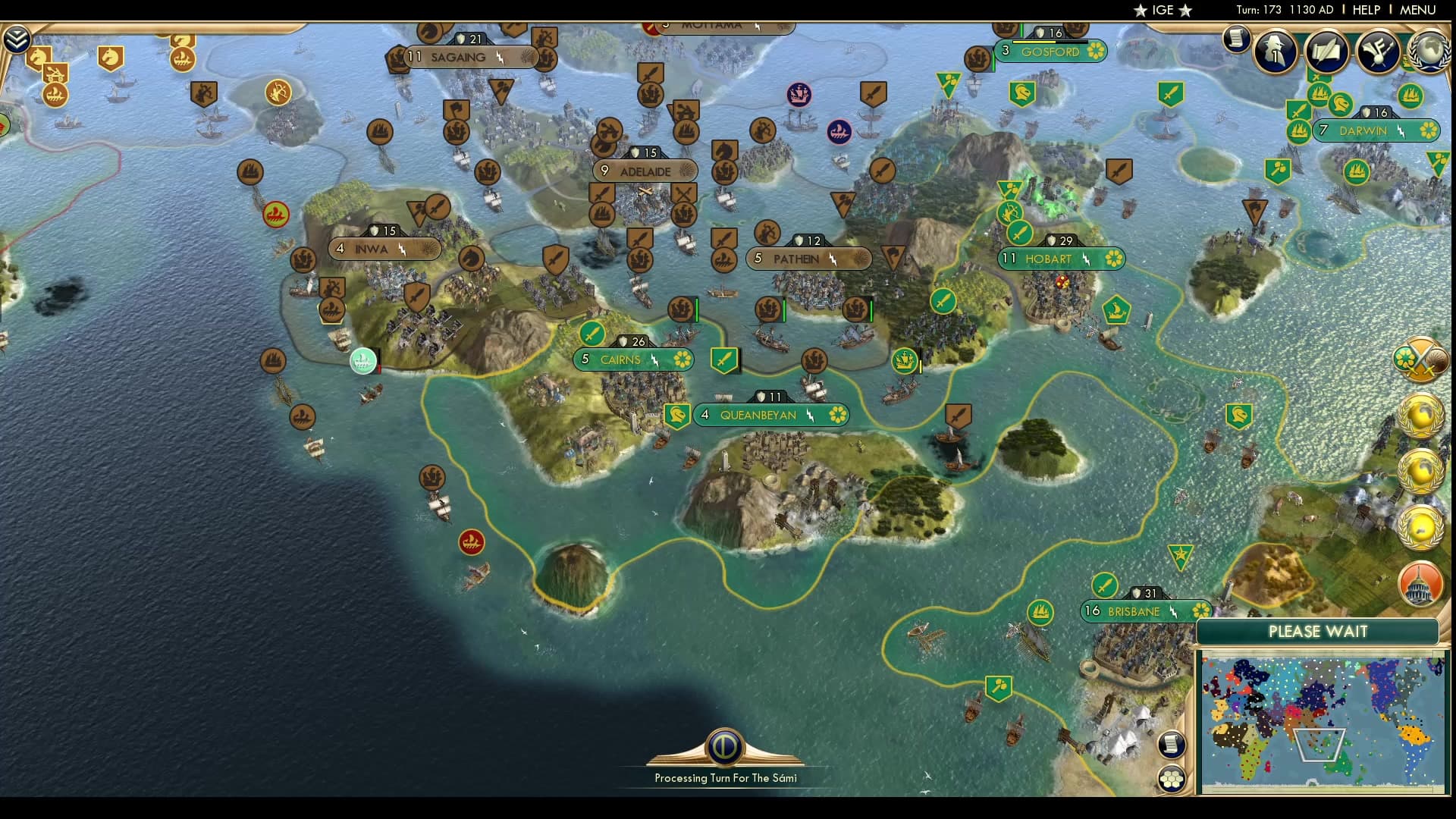Select the red galley unit flag
Viewport: 1456px width, 819px height.
click(470, 542)
